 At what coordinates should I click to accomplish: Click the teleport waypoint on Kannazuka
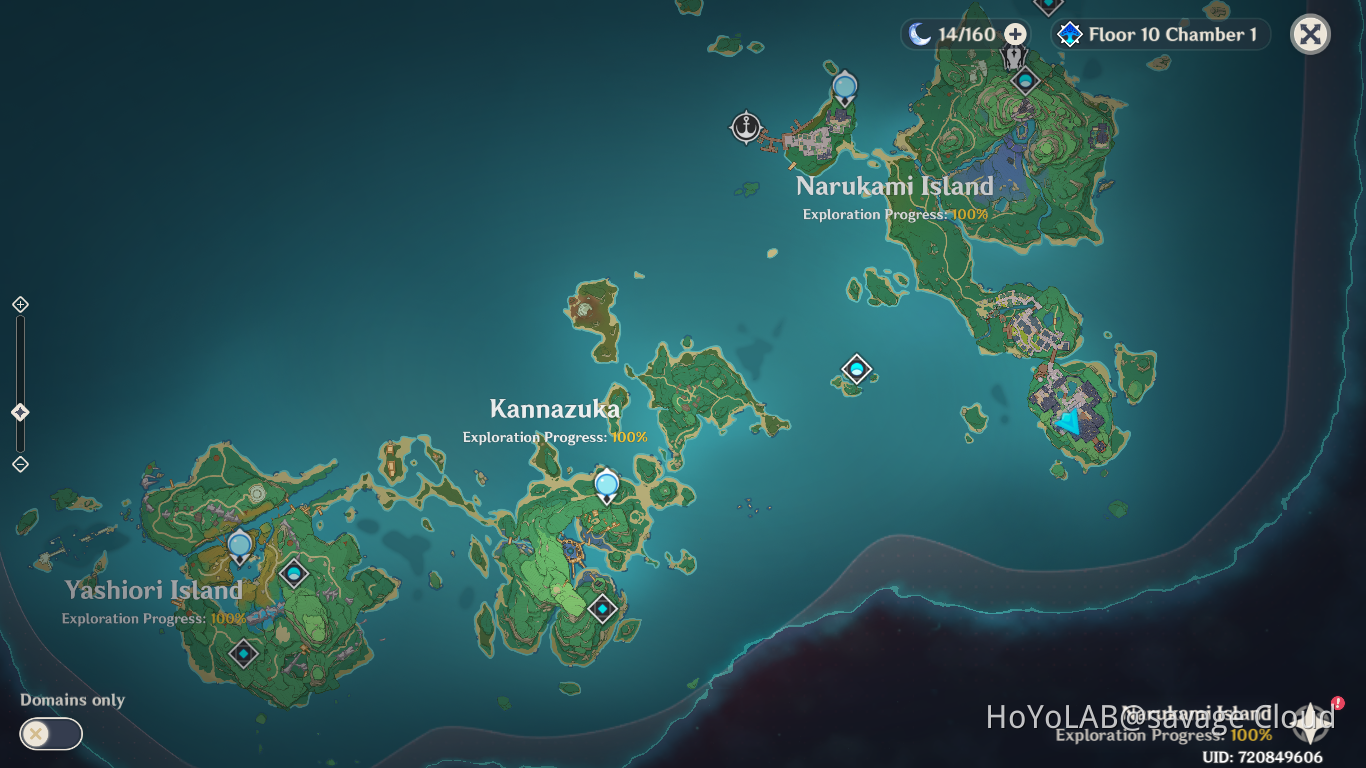coord(605,483)
